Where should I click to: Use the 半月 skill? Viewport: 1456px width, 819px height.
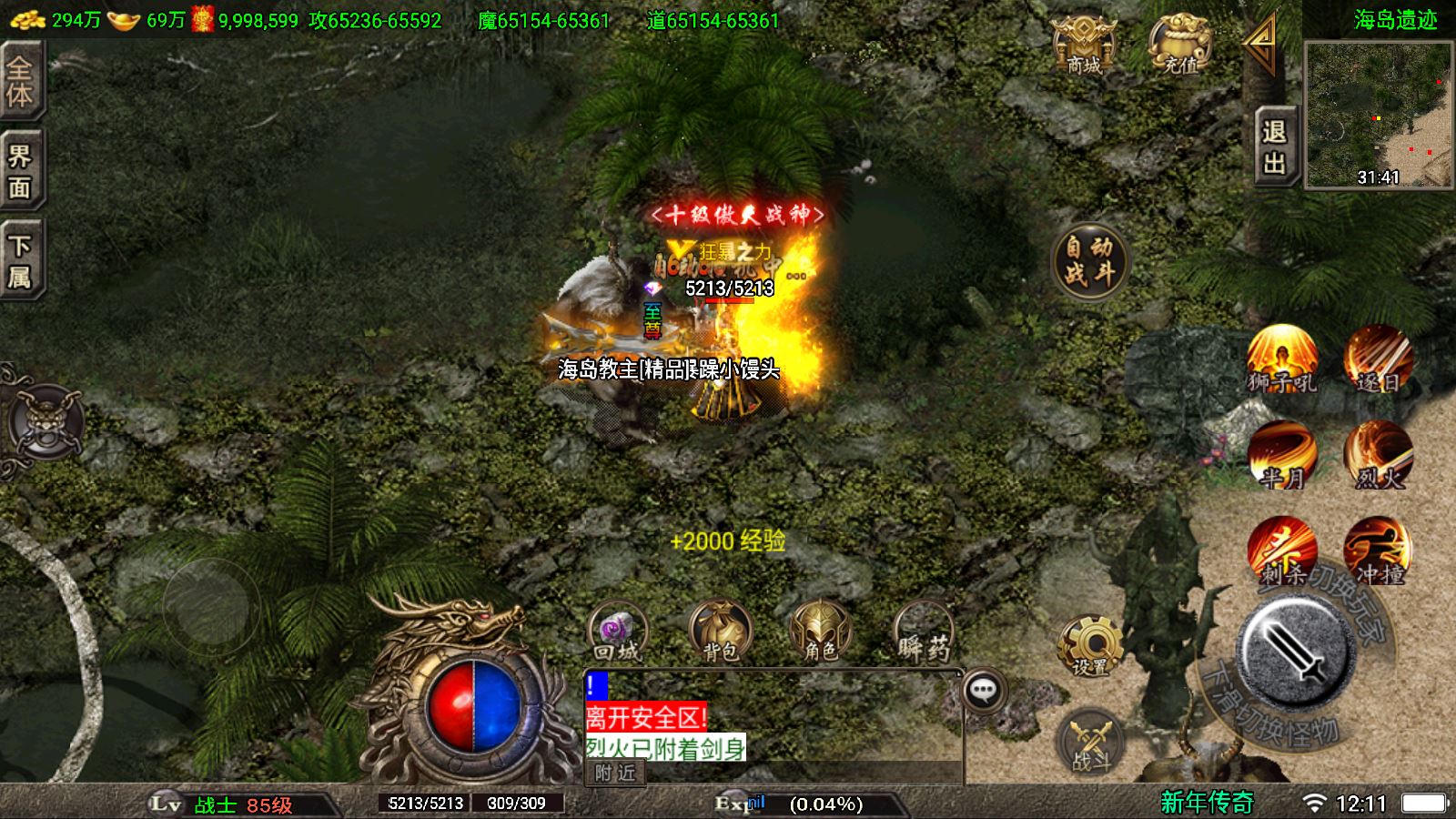[1282, 455]
